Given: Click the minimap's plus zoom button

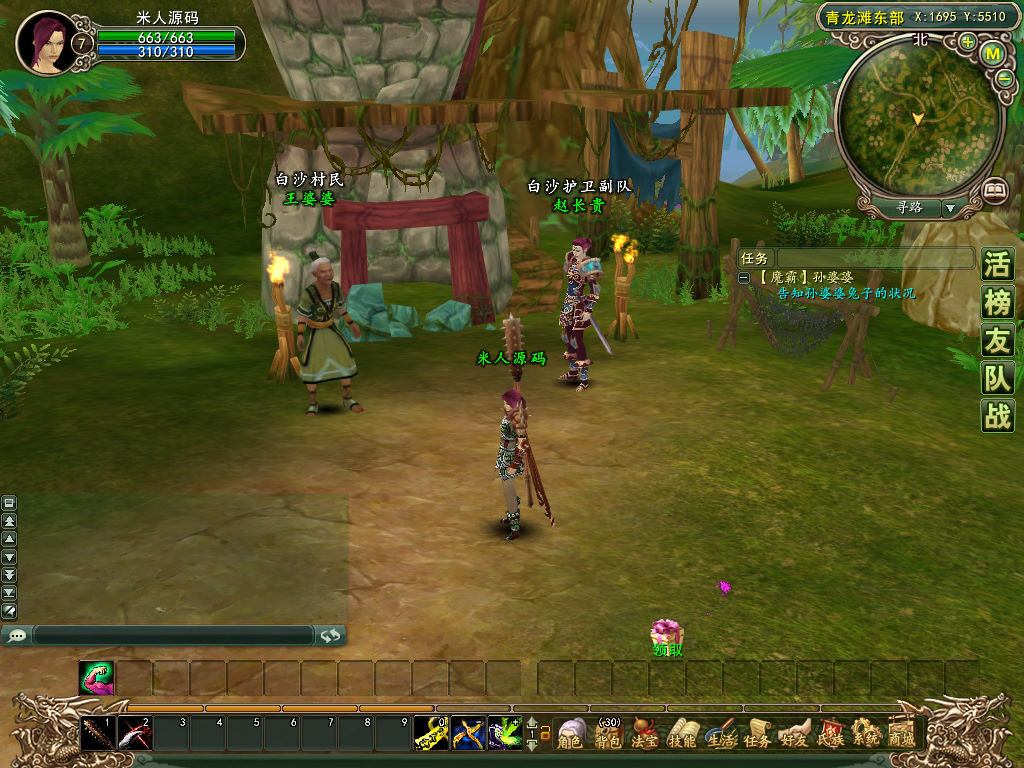Looking at the screenshot, I should pyautogui.click(x=967, y=42).
